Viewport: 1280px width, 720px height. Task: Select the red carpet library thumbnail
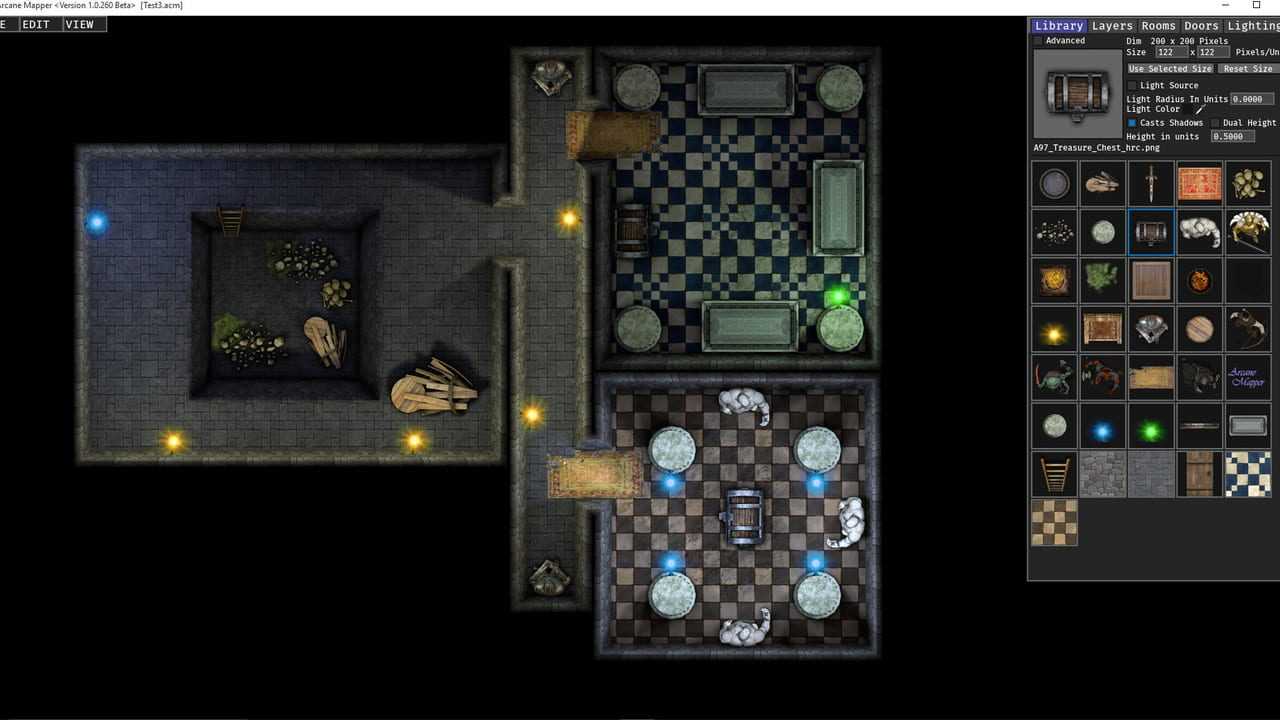(1199, 183)
